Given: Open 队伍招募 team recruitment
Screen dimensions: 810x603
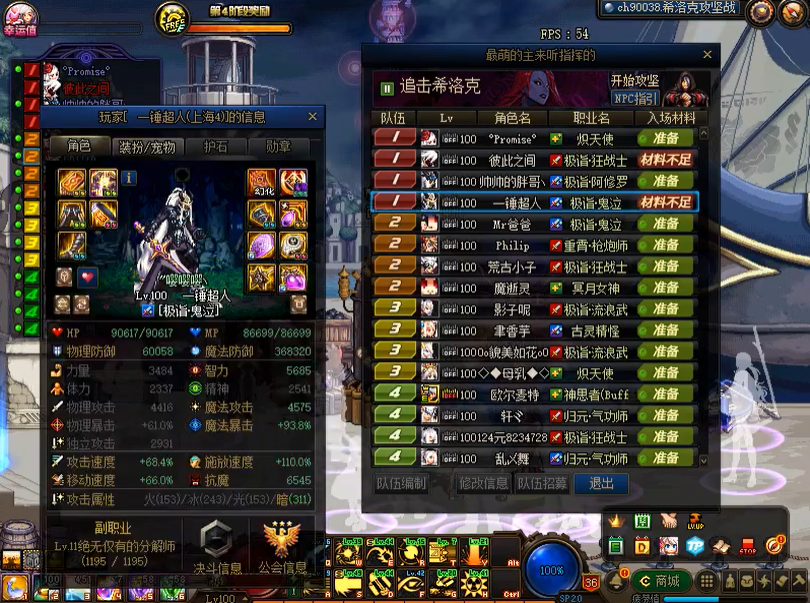Looking at the screenshot, I should pyautogui.click(x=542, y=483).
